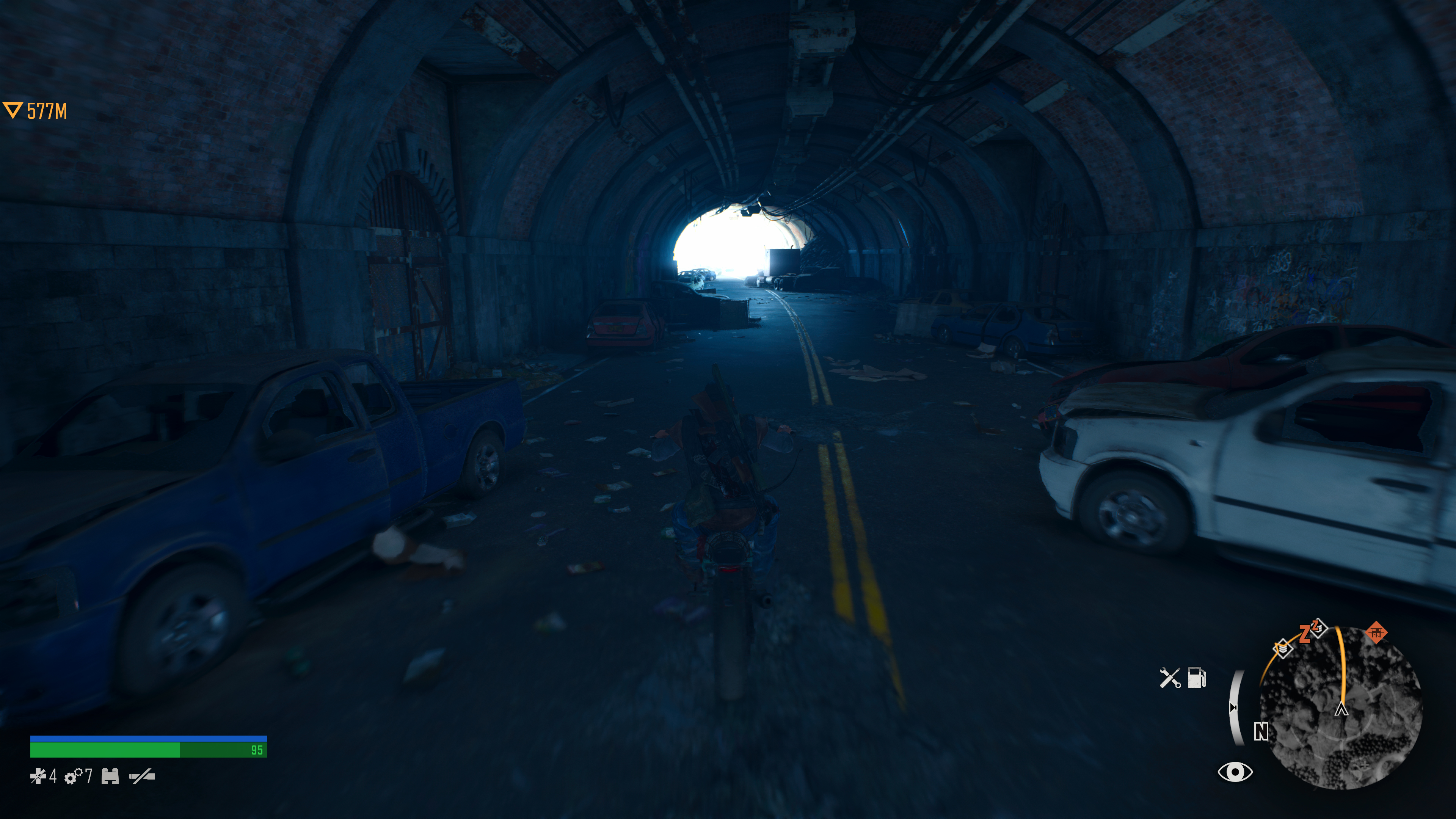Select the medkit syringe icon

[38, 777]
